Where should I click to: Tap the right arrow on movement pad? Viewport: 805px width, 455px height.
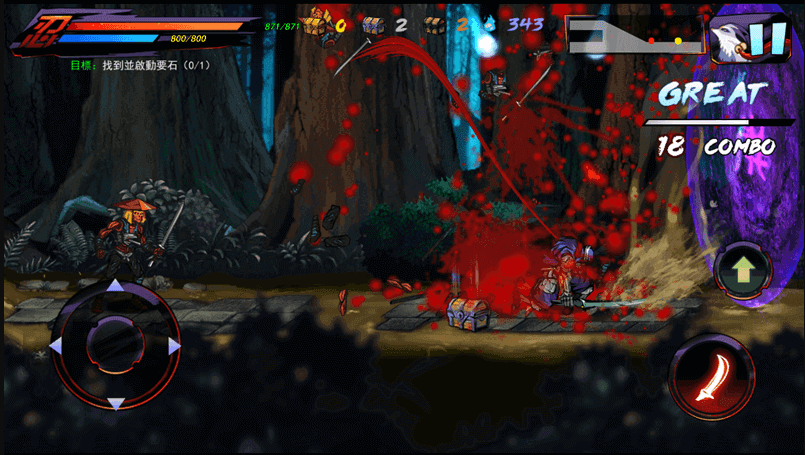(x=174, y=346)
